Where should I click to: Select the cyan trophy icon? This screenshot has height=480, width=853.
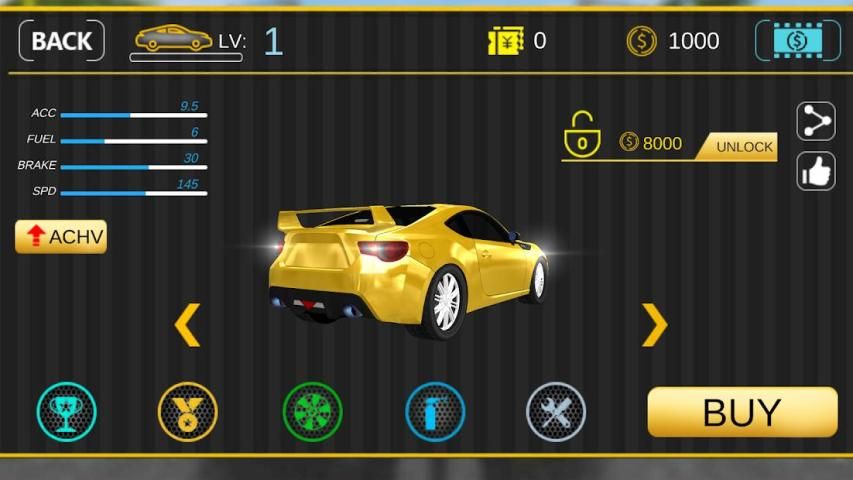[x=67, y=412]
